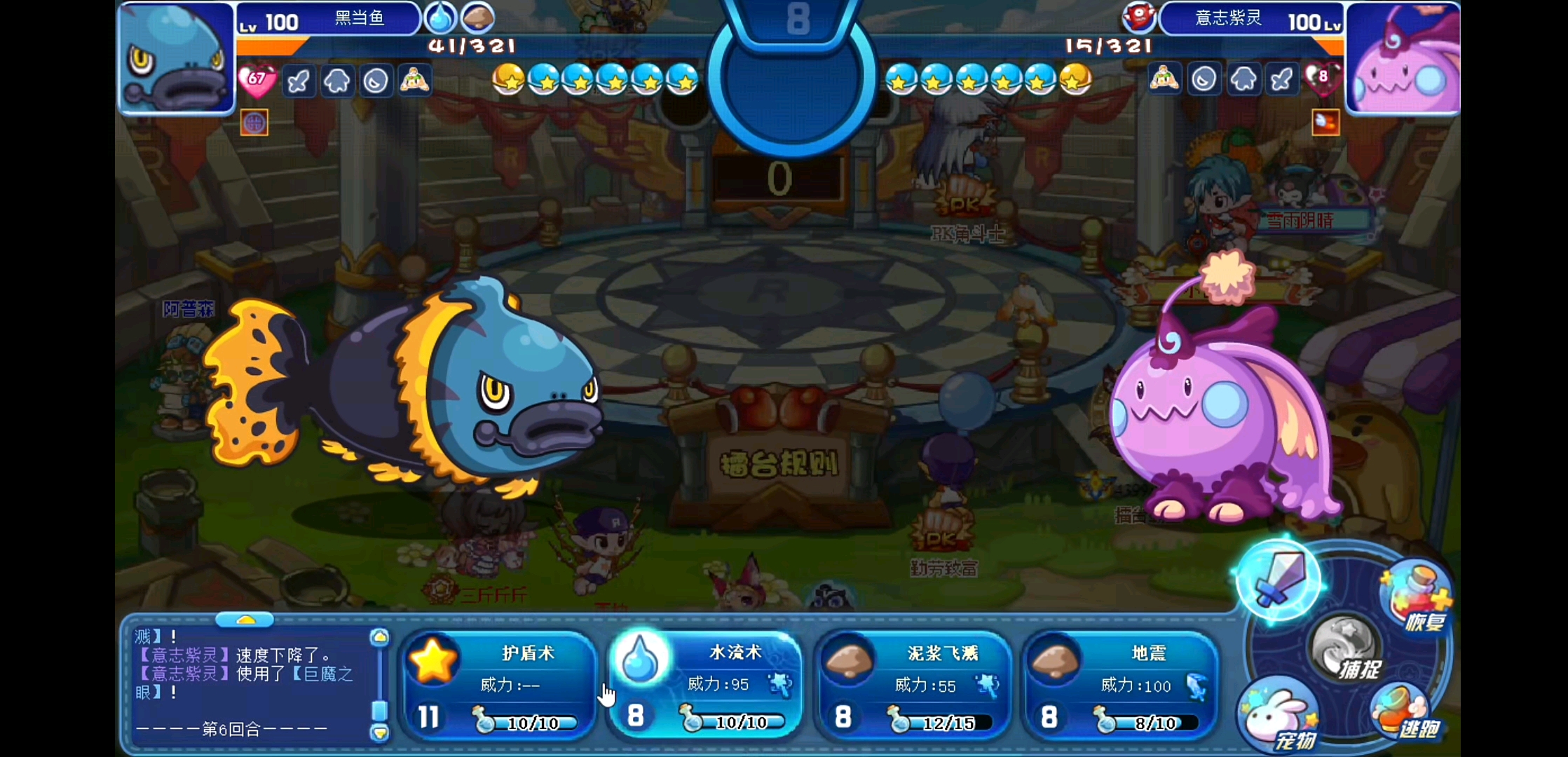Click the orange status icon under 意志紫灵

point(1325,123)
